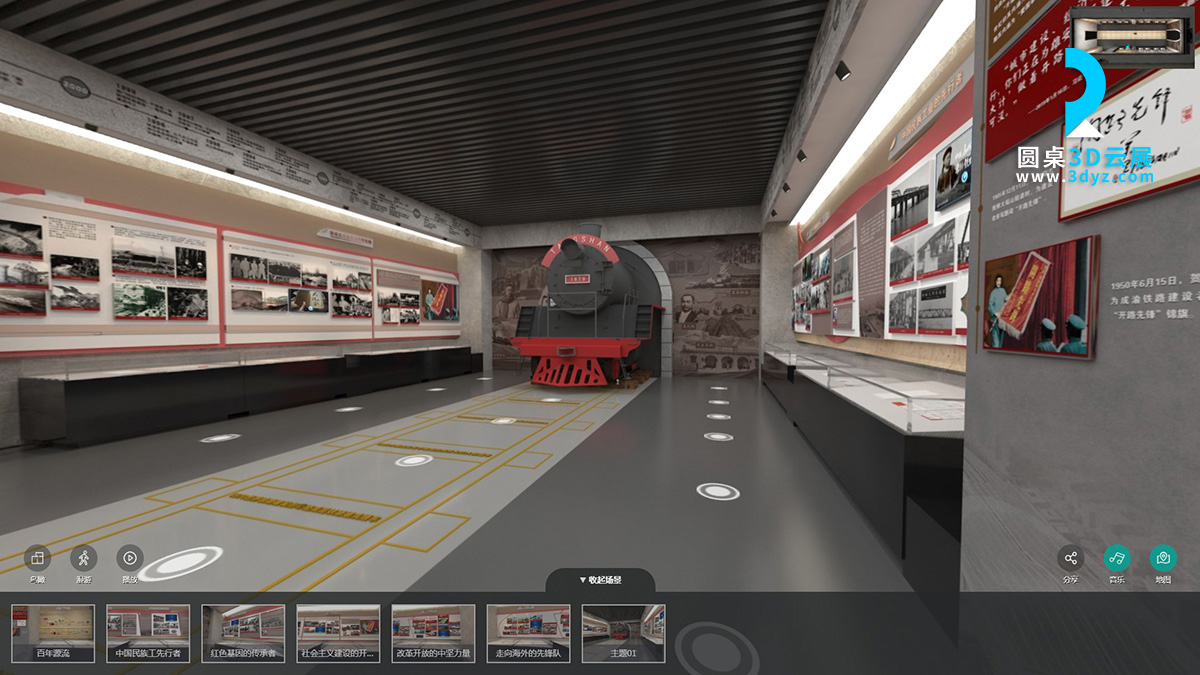Toggle the 地图 map button

tap(1163, 559)
